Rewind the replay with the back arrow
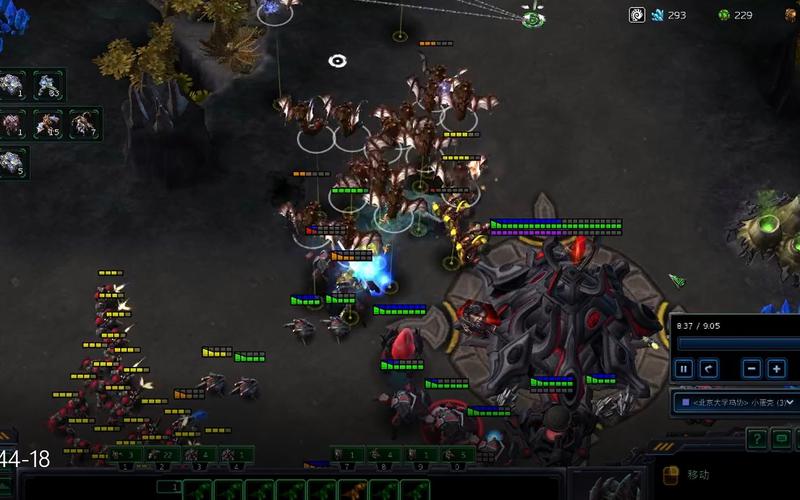 pos(709,369)
